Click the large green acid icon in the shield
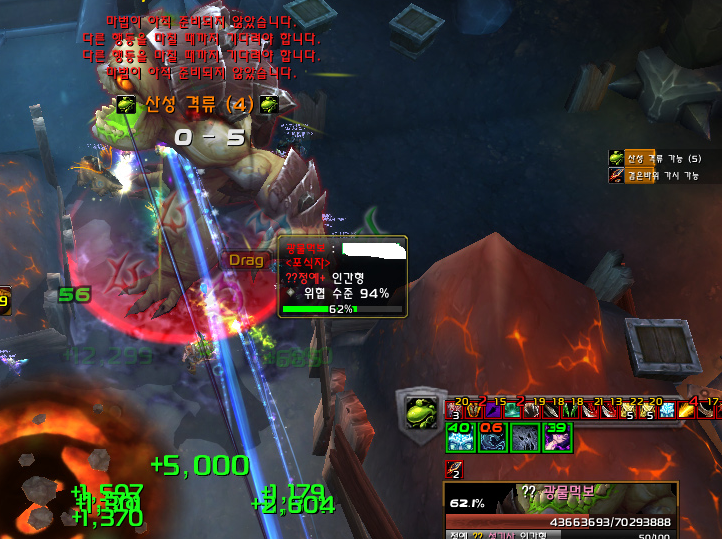 420,411
